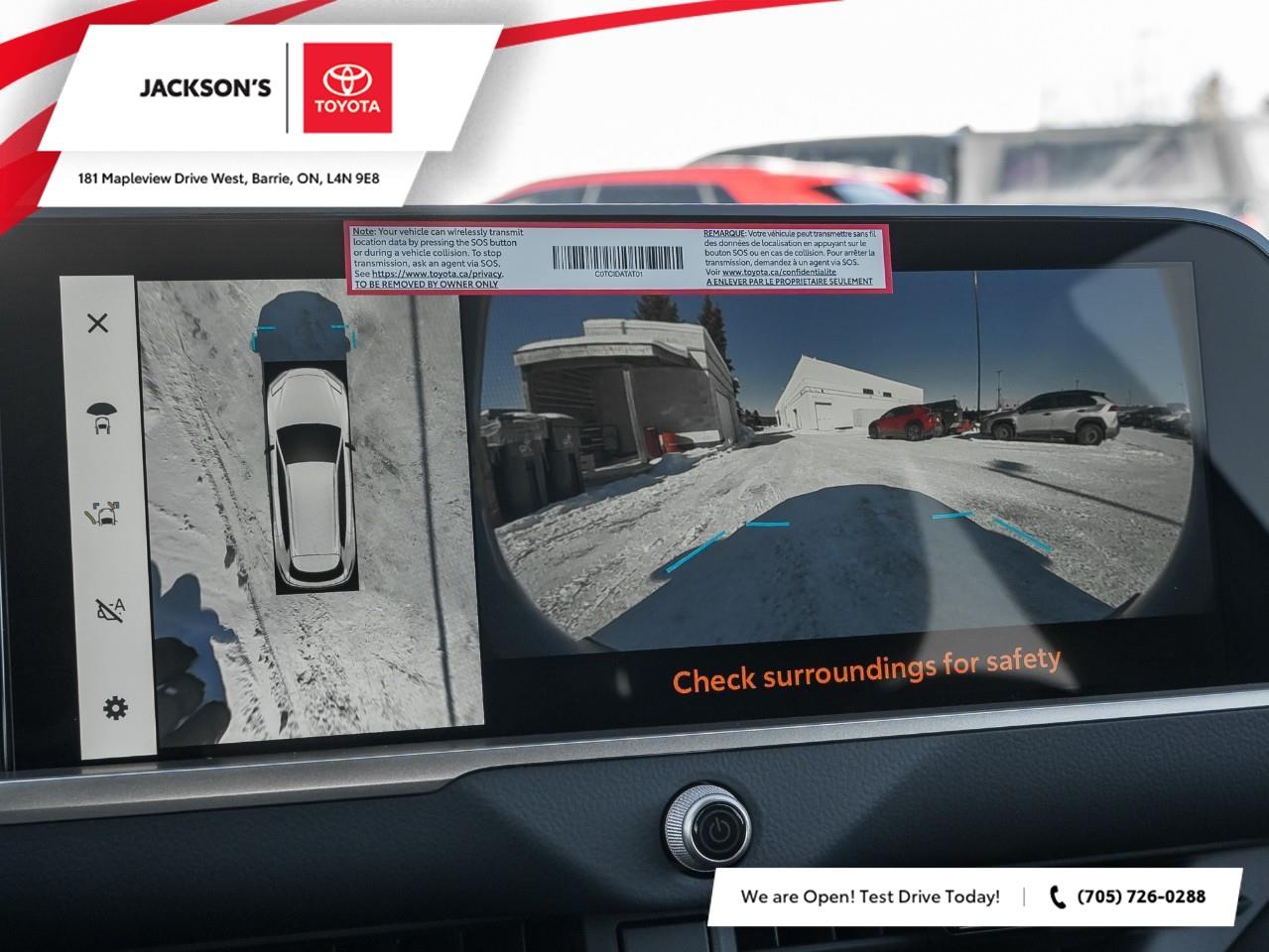Open camera settings gear icon
This screenshot has width=1269, height=952.
click(115, 707)
